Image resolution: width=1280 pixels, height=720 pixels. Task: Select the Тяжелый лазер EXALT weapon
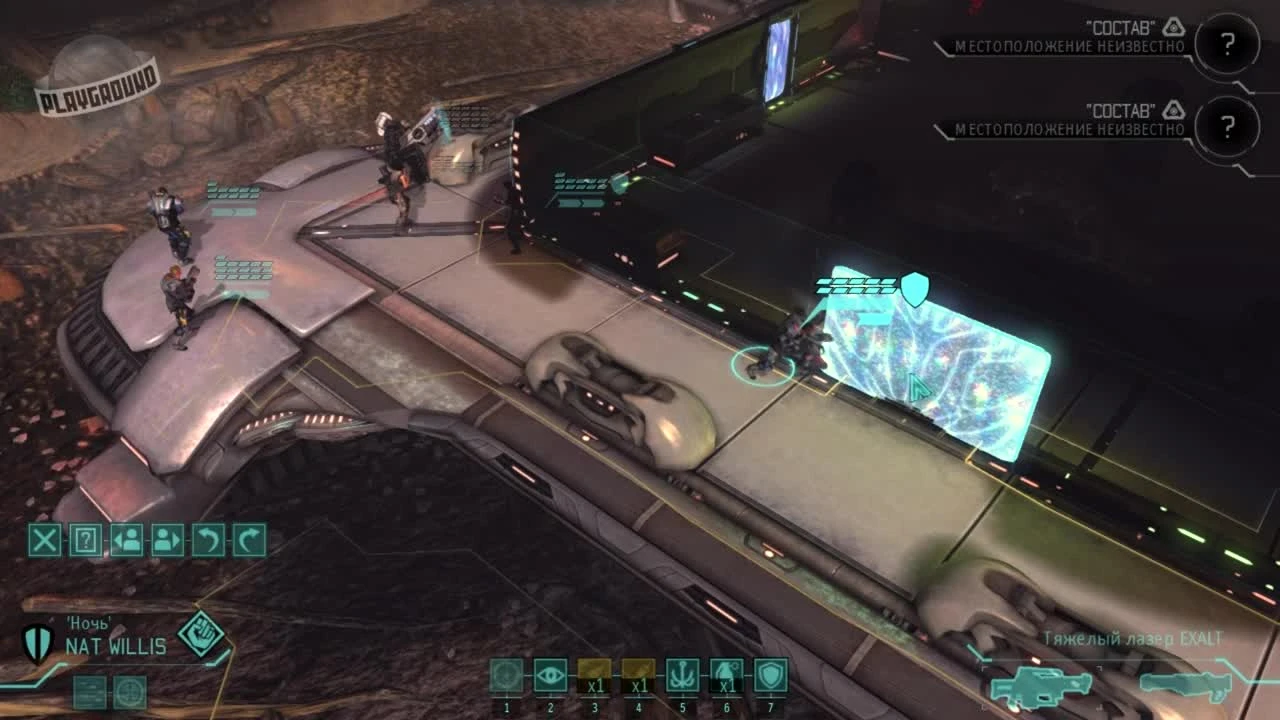click(1040, 688)
